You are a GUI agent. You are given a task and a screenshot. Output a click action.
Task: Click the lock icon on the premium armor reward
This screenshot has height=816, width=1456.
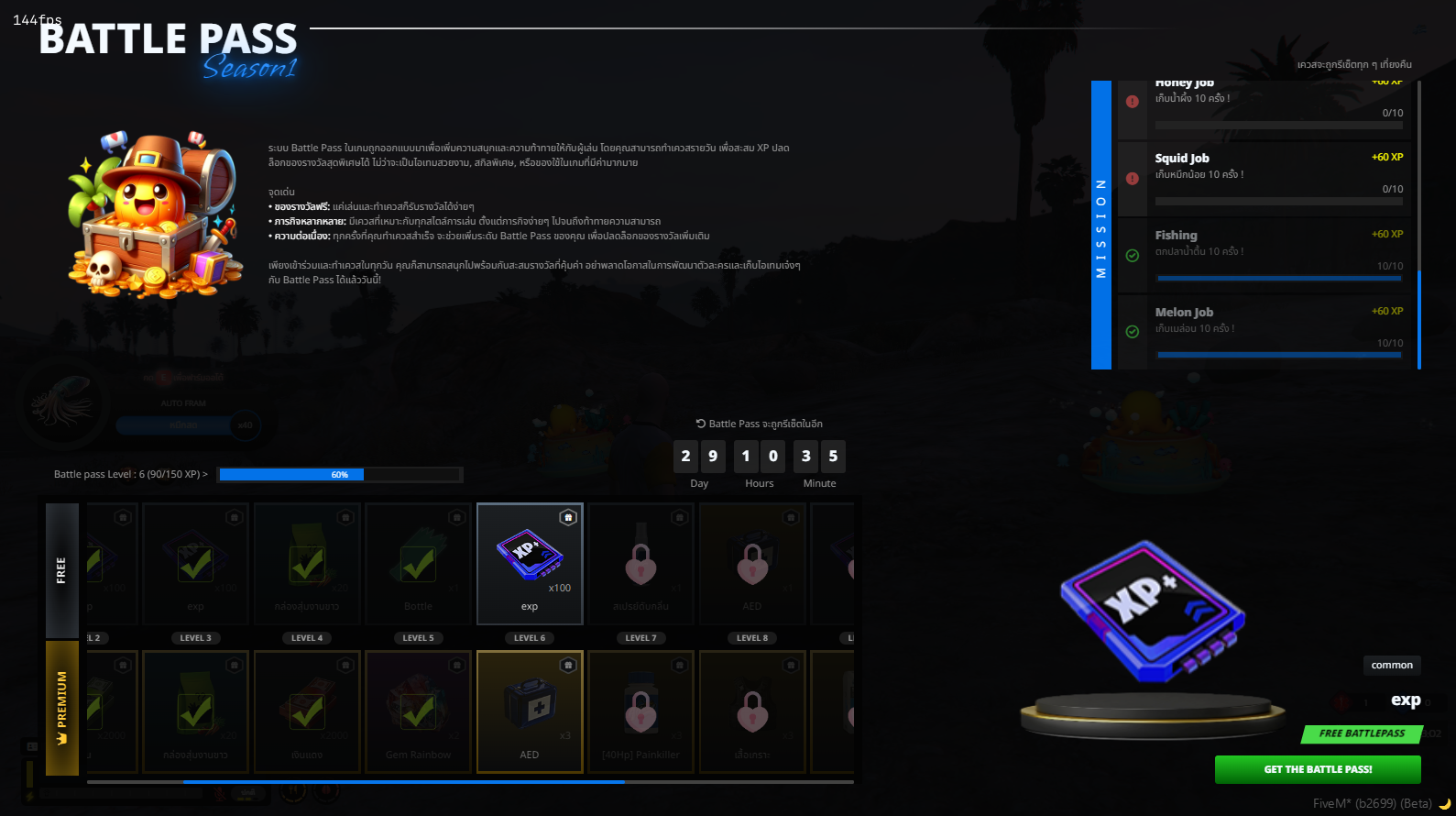click(x=752, y=713)
